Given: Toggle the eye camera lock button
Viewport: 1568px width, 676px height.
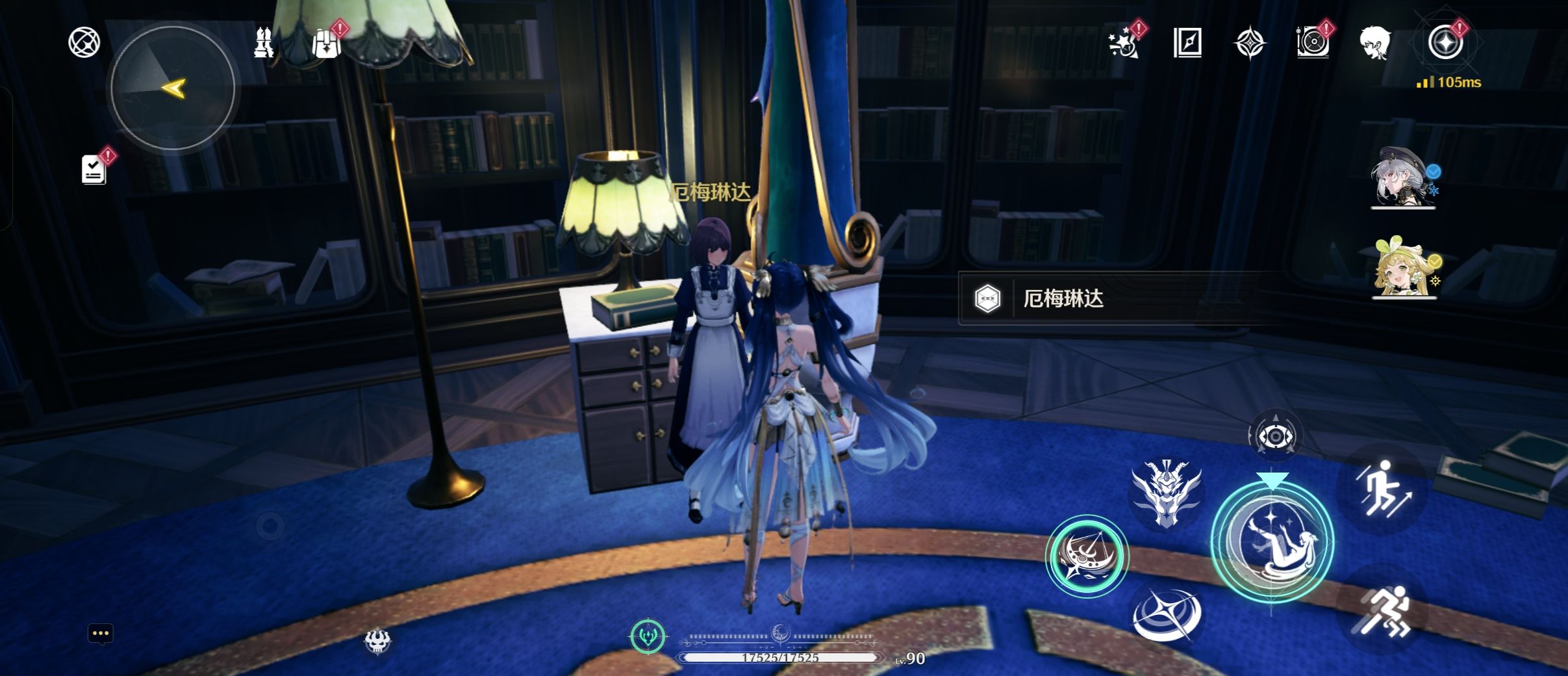Looking at the screenshot, I should (1275, 436).
